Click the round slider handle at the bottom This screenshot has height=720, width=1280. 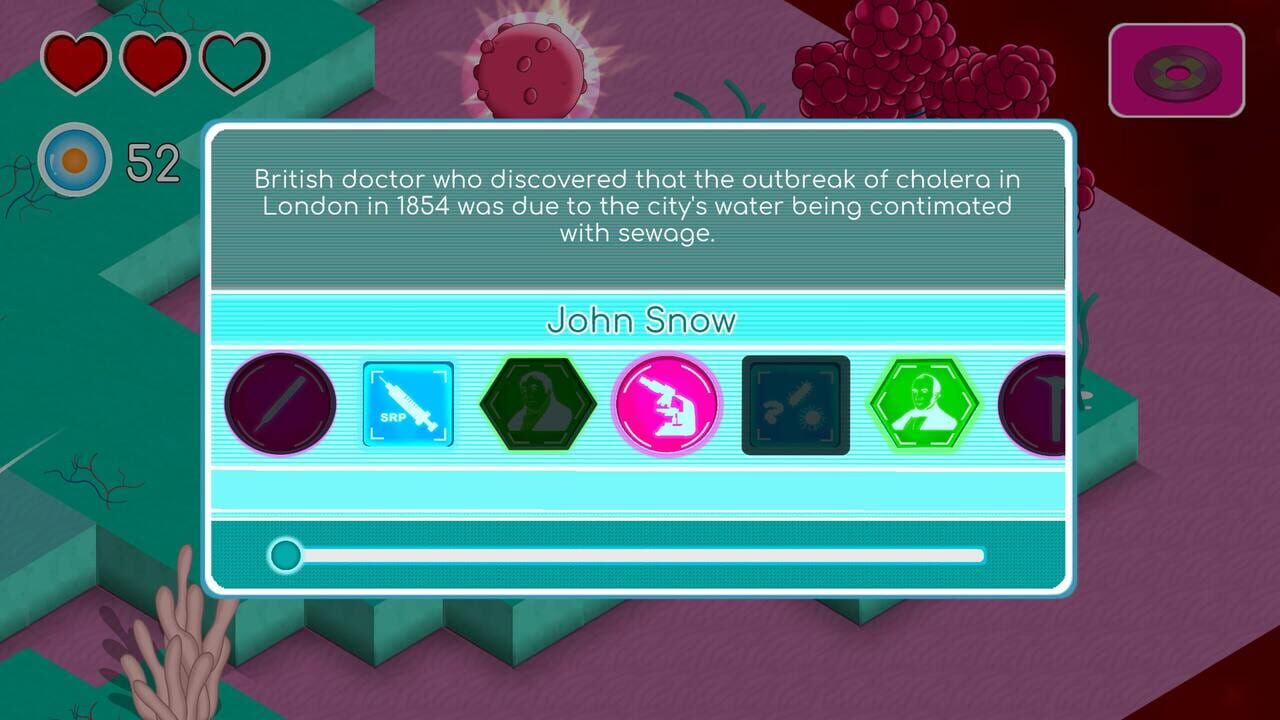(285, 555)
